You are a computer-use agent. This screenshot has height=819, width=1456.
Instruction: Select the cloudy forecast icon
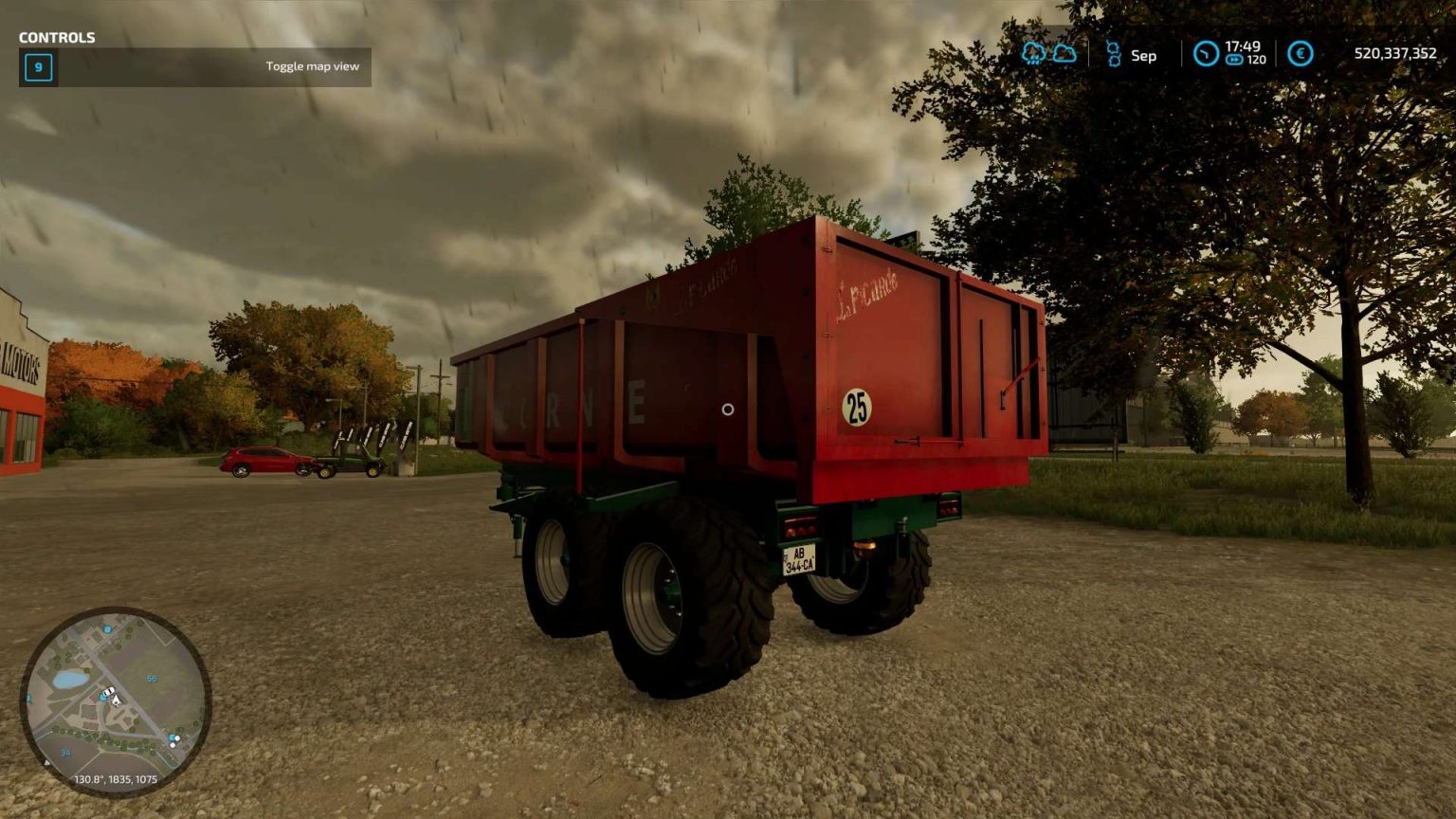coord(1065,55)
